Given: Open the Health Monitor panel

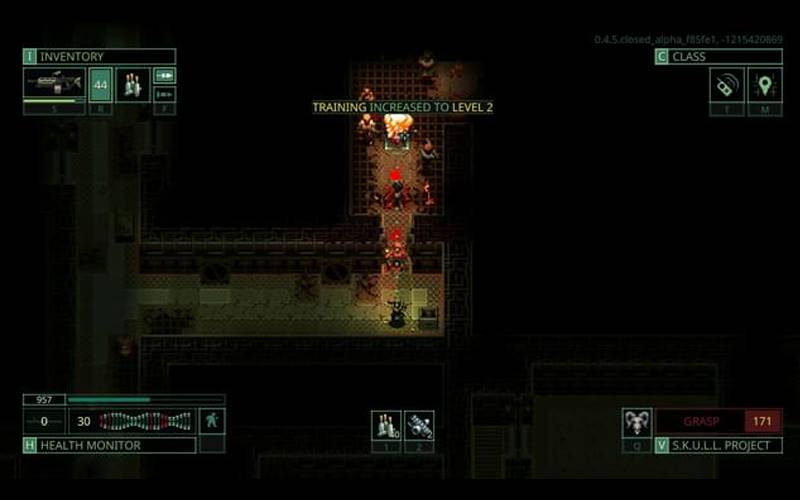Looking at the screenshot, I should pos(109,445).
